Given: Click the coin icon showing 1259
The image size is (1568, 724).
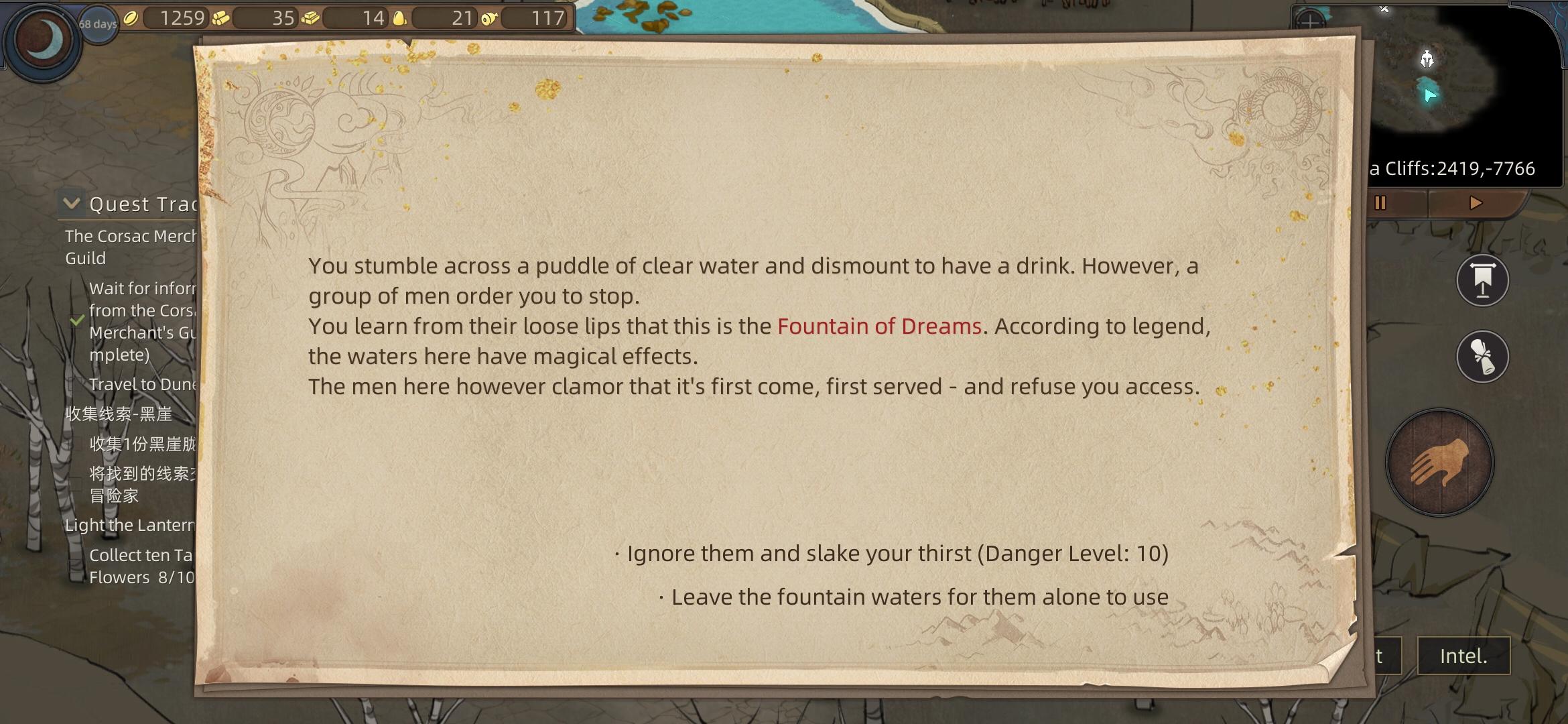Looking at the screenshot, I should pos(131,18).
